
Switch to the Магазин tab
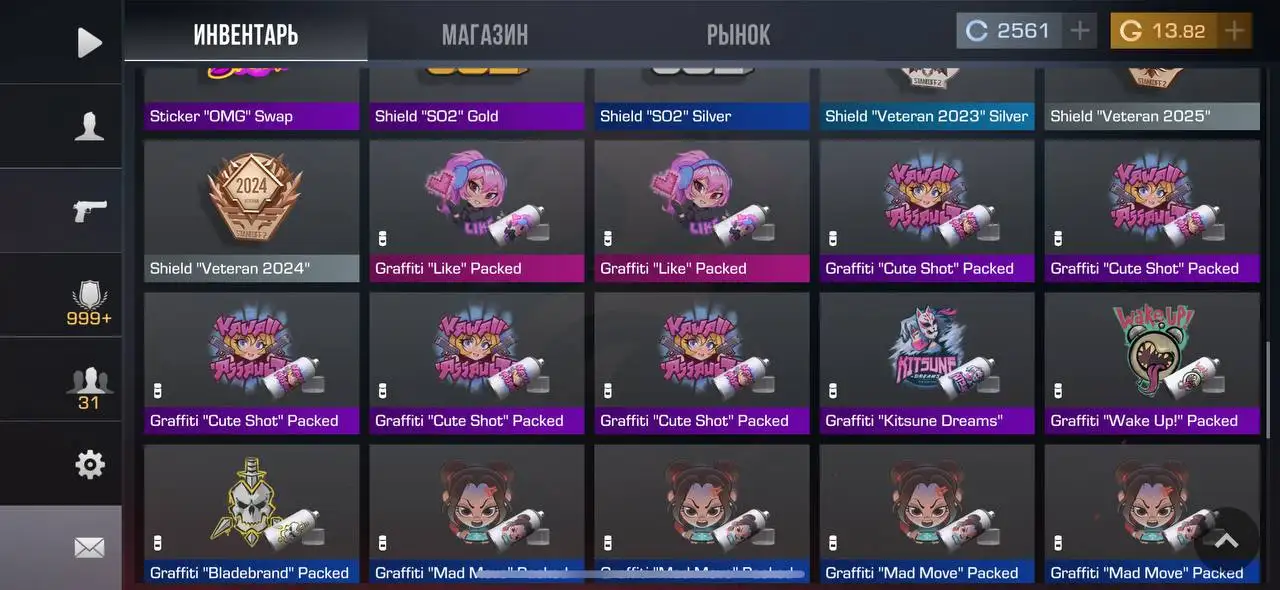click(485, 35)
